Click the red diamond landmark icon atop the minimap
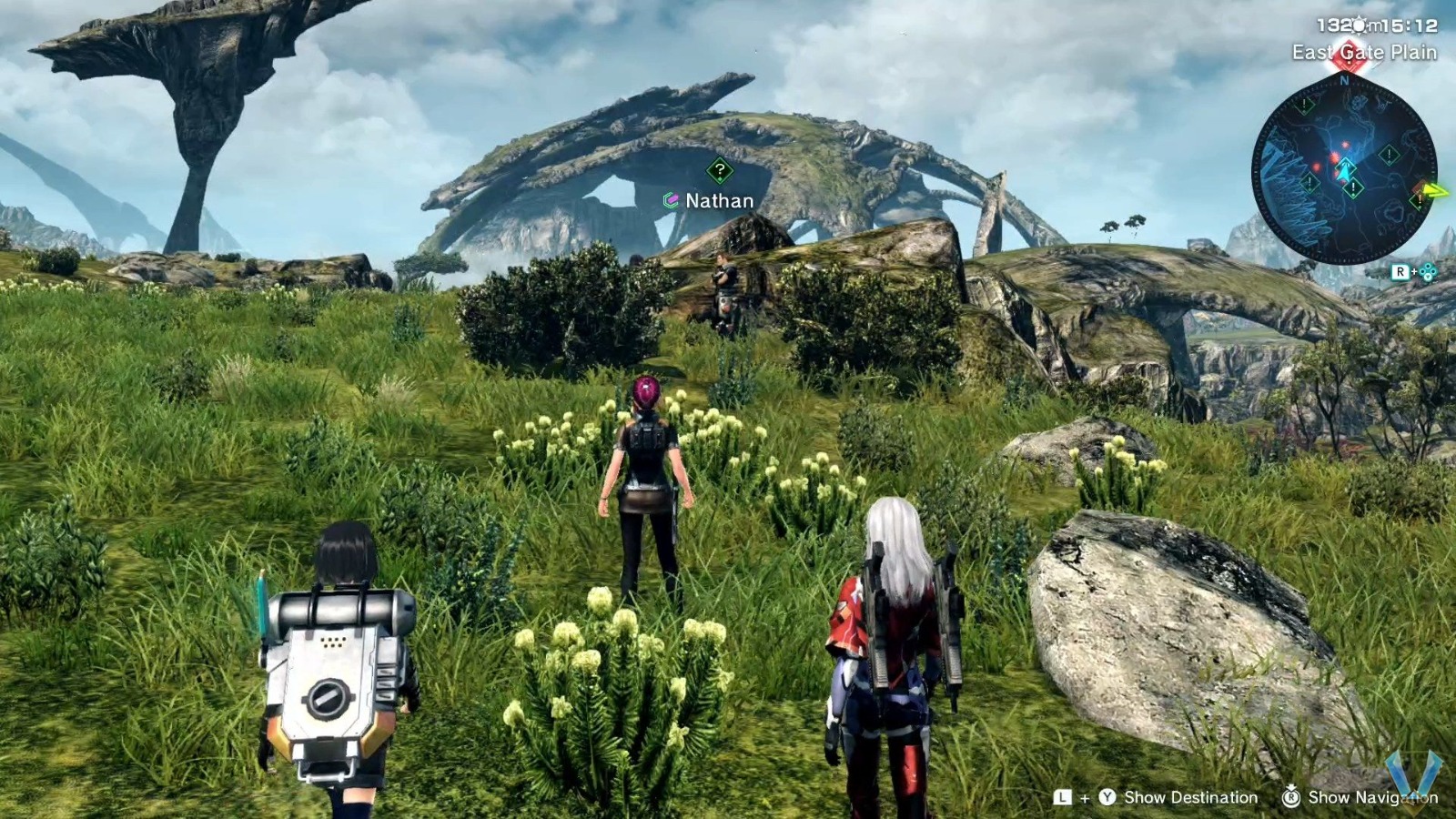 (1349, 56)
